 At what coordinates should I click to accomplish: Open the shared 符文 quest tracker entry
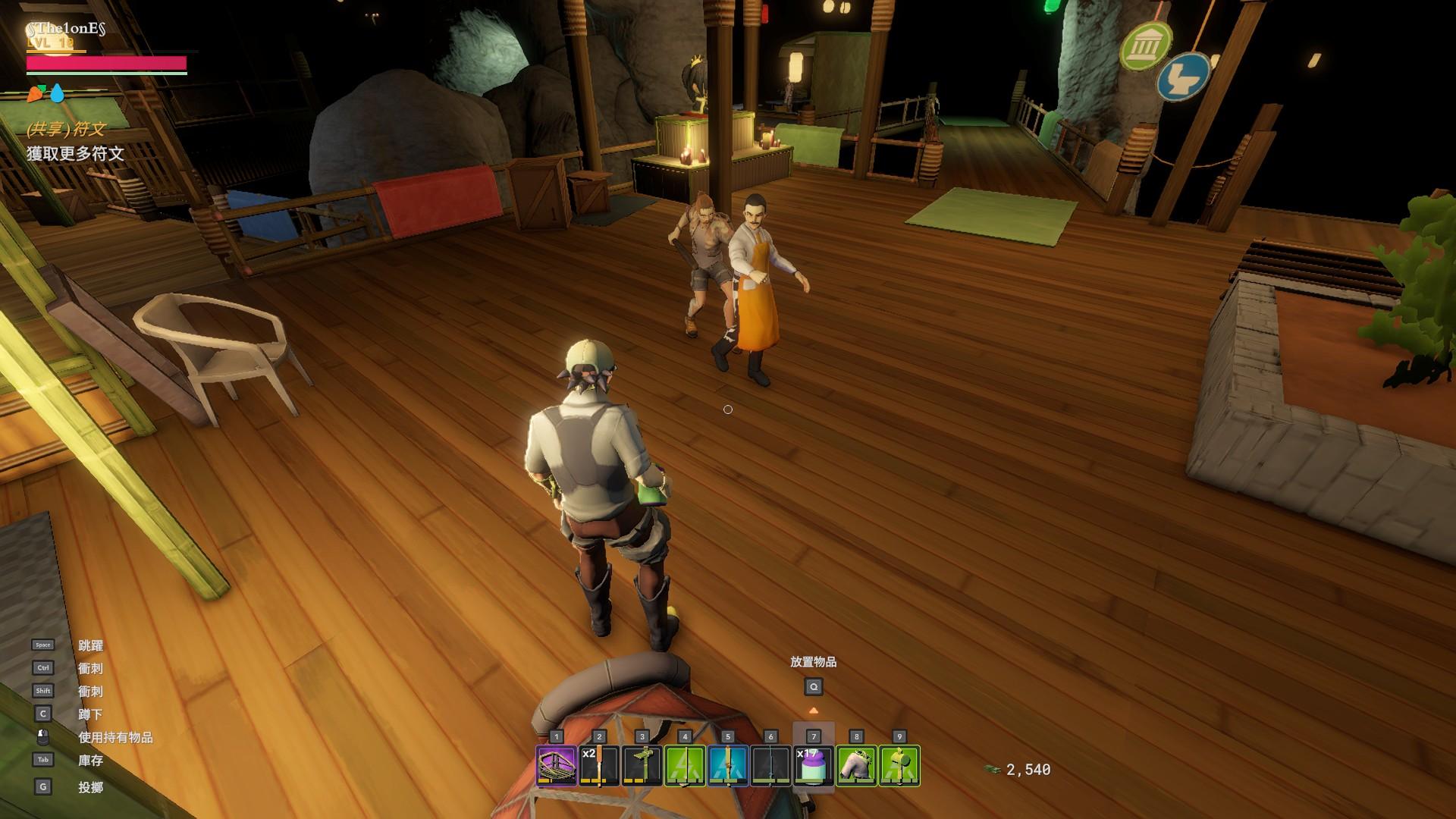coord(66,129)
